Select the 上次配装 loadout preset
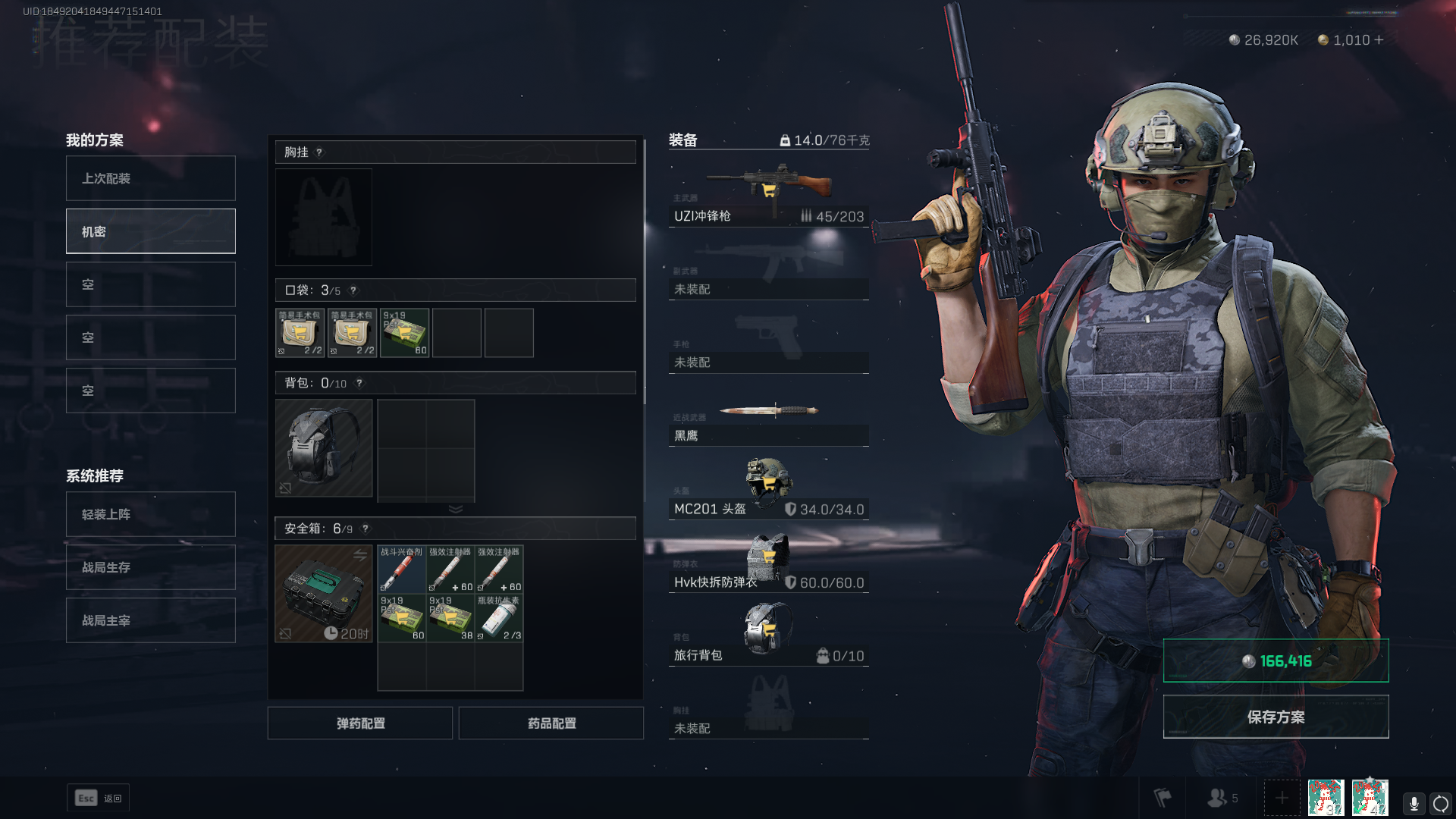This screenshot has height=819, width=1456. point(150,178)
